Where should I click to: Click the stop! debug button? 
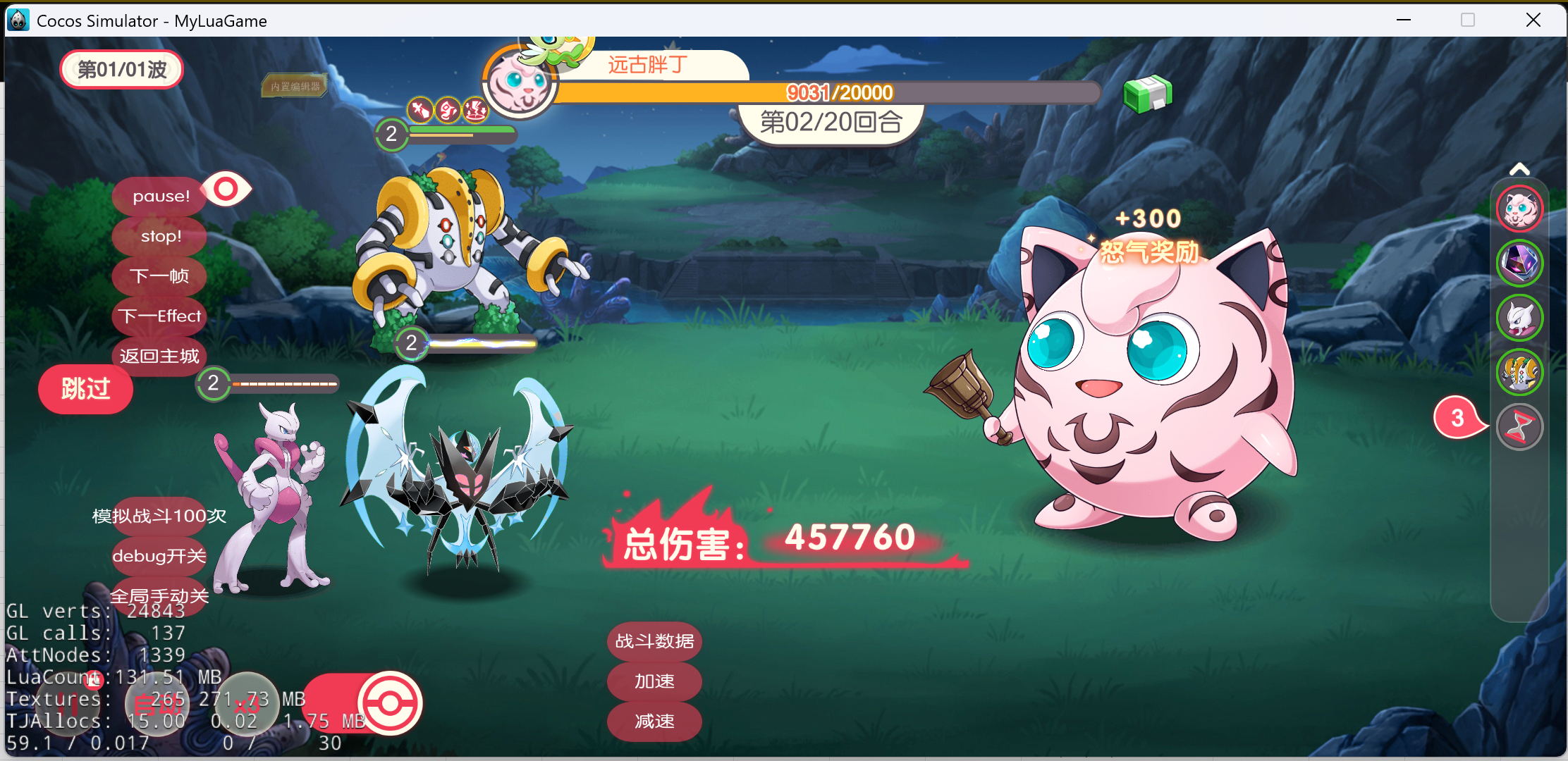[161, 236]
